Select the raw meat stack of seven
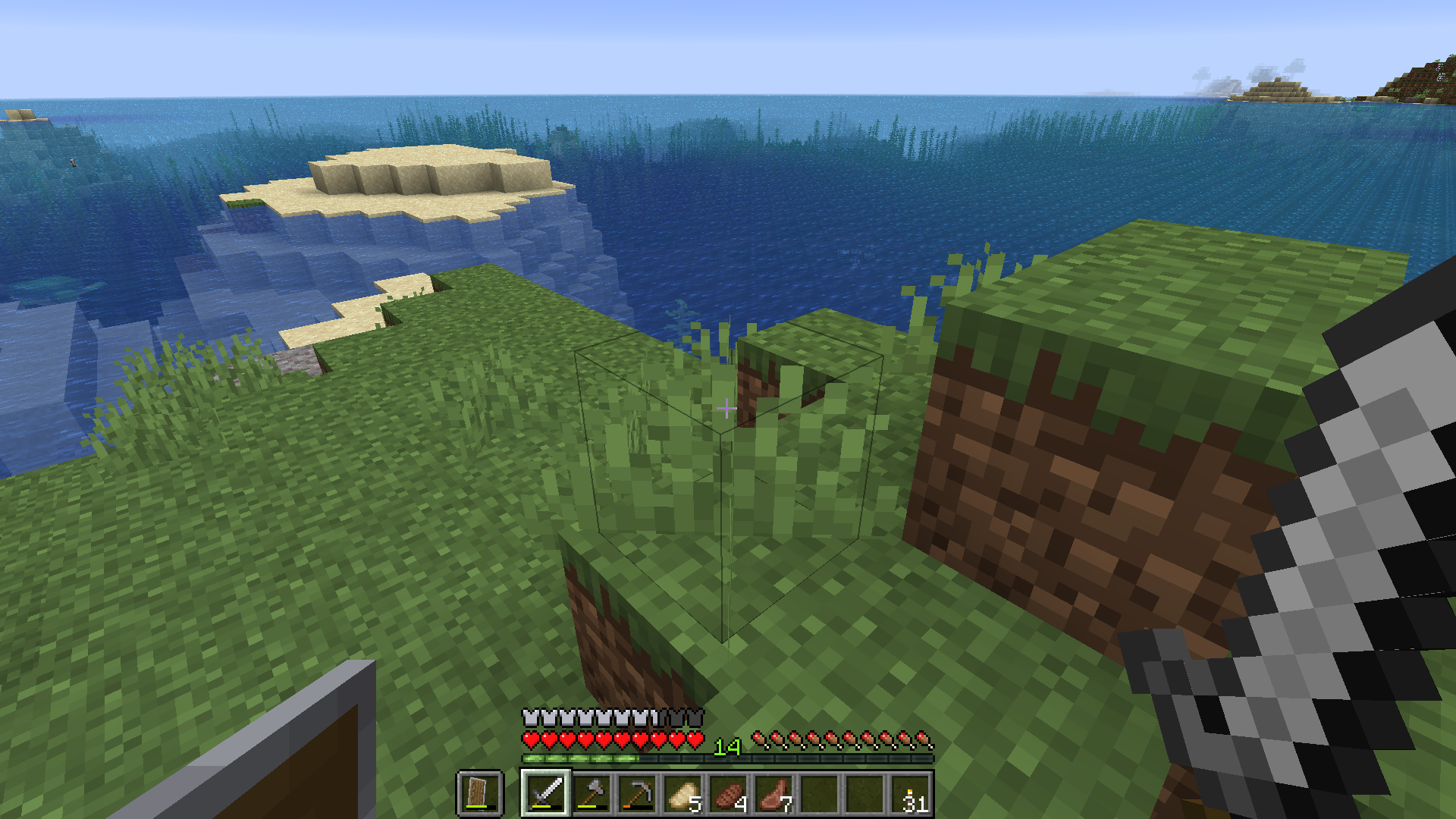 (x=773, y=793)
